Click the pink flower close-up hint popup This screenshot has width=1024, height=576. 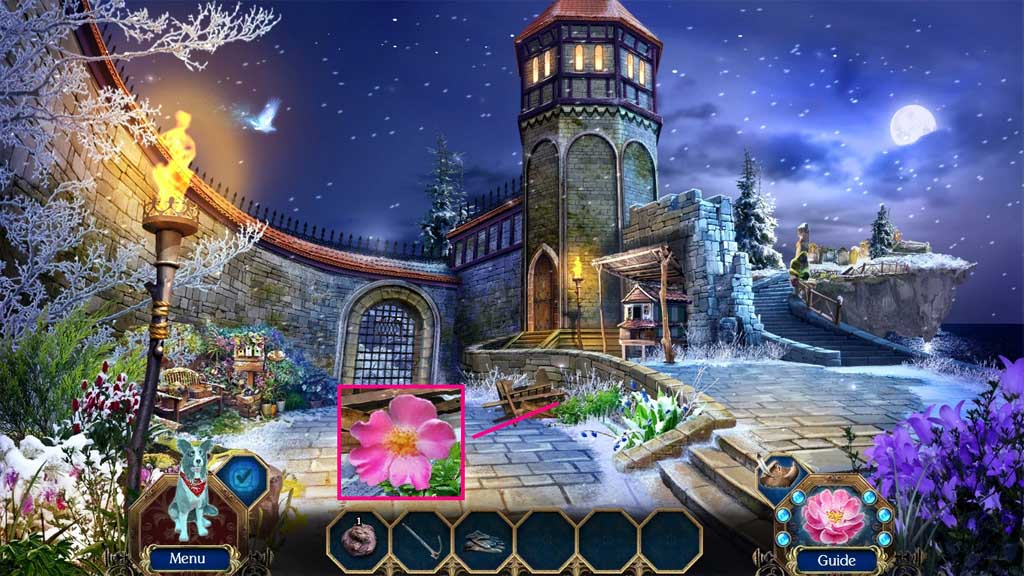tap(400, 441)
